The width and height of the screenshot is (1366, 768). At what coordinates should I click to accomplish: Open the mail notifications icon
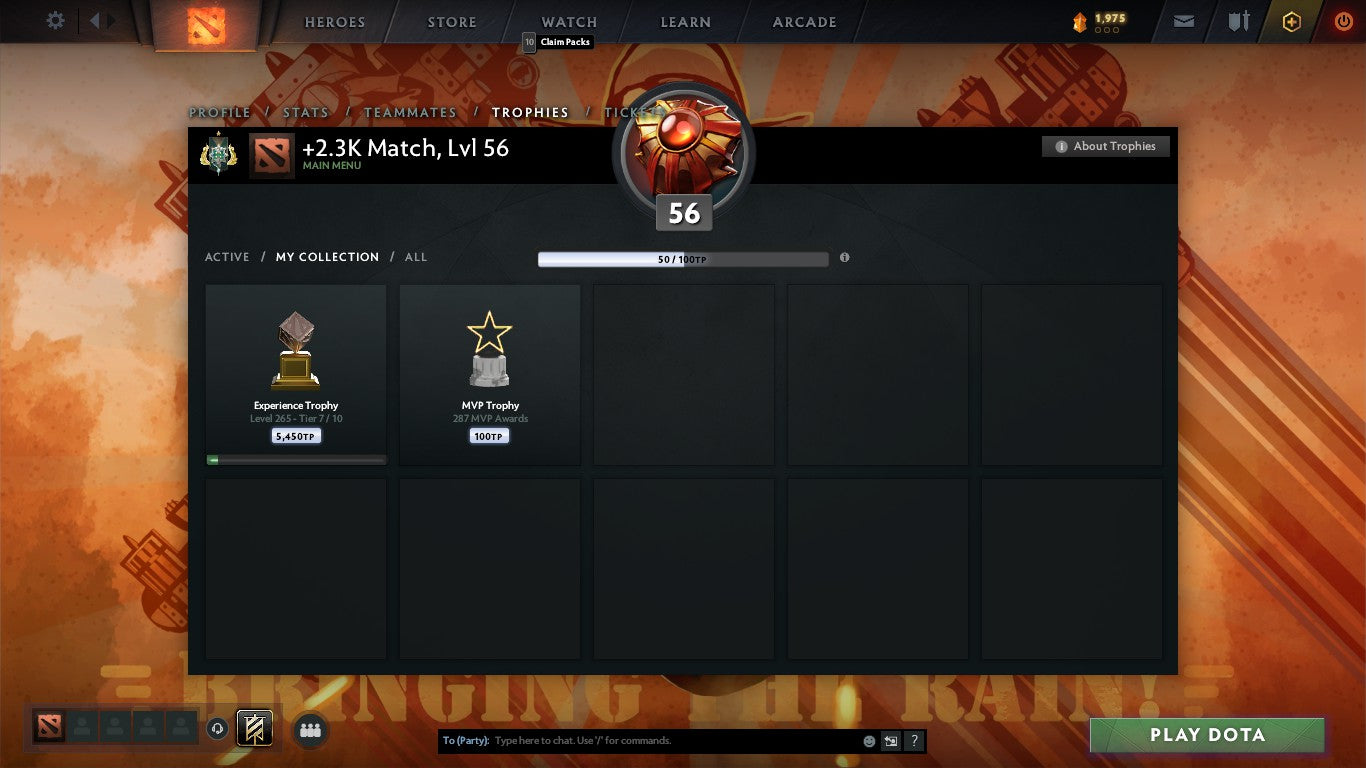(1183, 20)
